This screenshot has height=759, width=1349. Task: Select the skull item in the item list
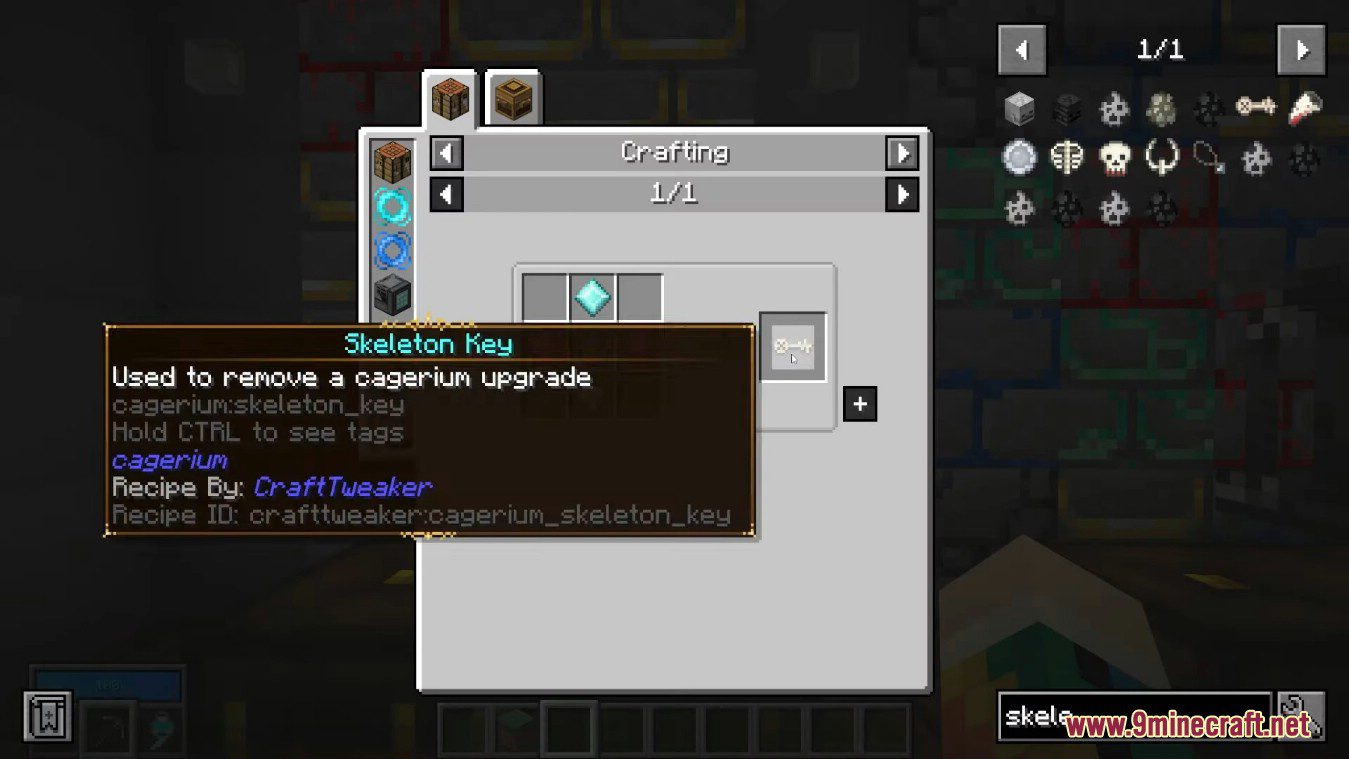pyautogui.click(x=1115, y=158)
